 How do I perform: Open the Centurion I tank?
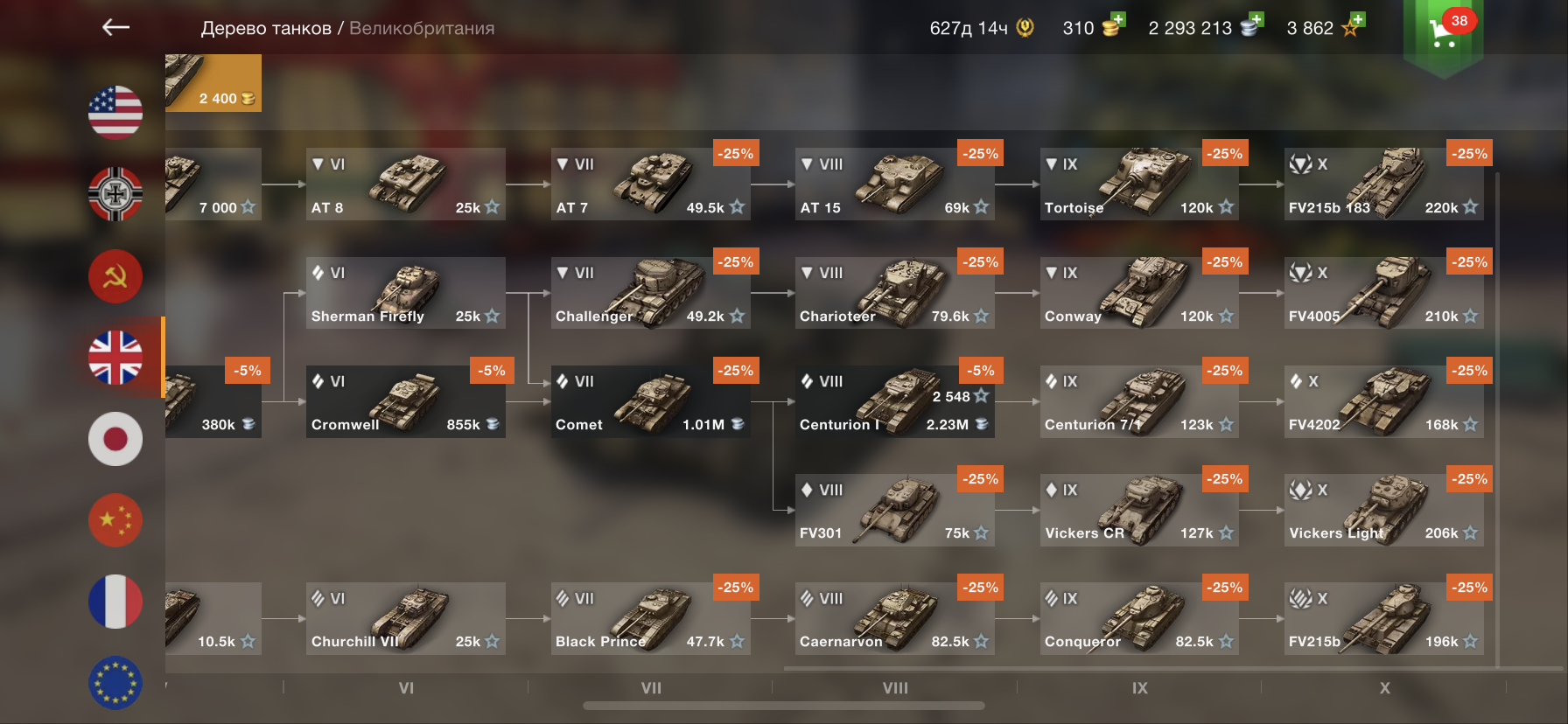click(x=894, y=401)
